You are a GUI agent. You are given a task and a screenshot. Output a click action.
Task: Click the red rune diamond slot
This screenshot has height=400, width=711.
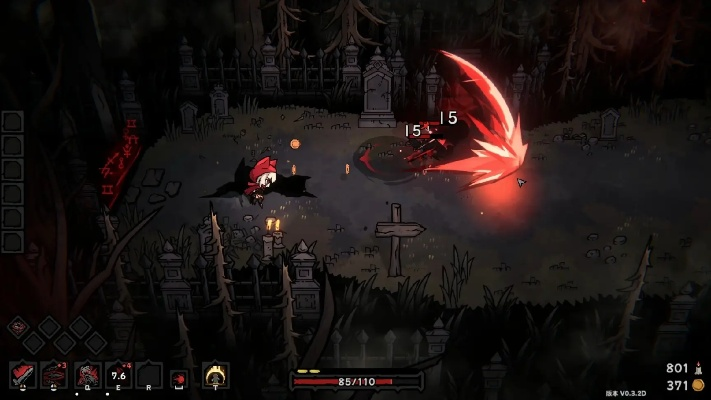pyautogui.click(x=17, y=326)
